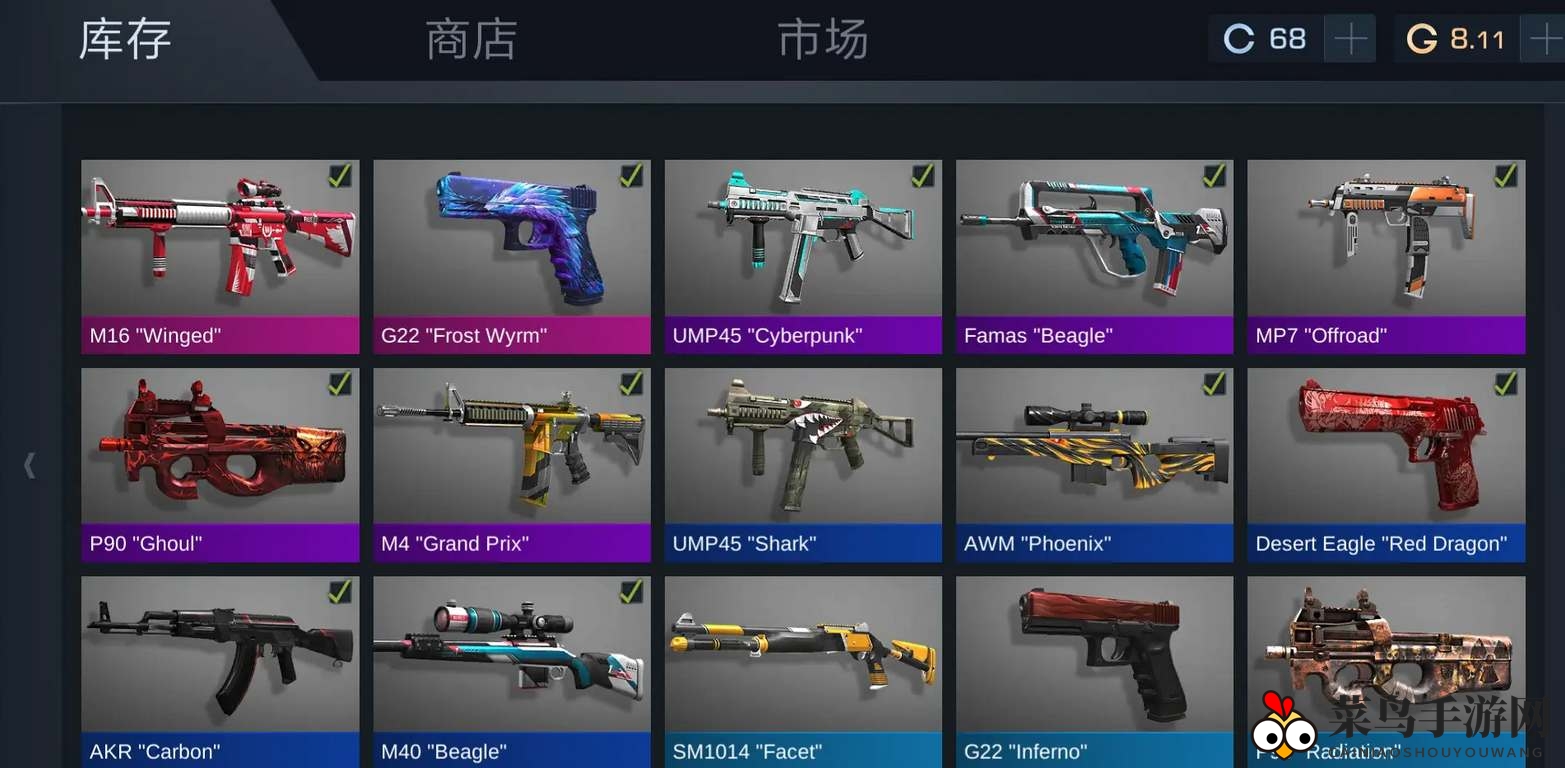Image resolution: width=1565 pixels, height=768 pixels.
Task: Pick the AKR "Carbon" rifle
Action: pos(220,670)
